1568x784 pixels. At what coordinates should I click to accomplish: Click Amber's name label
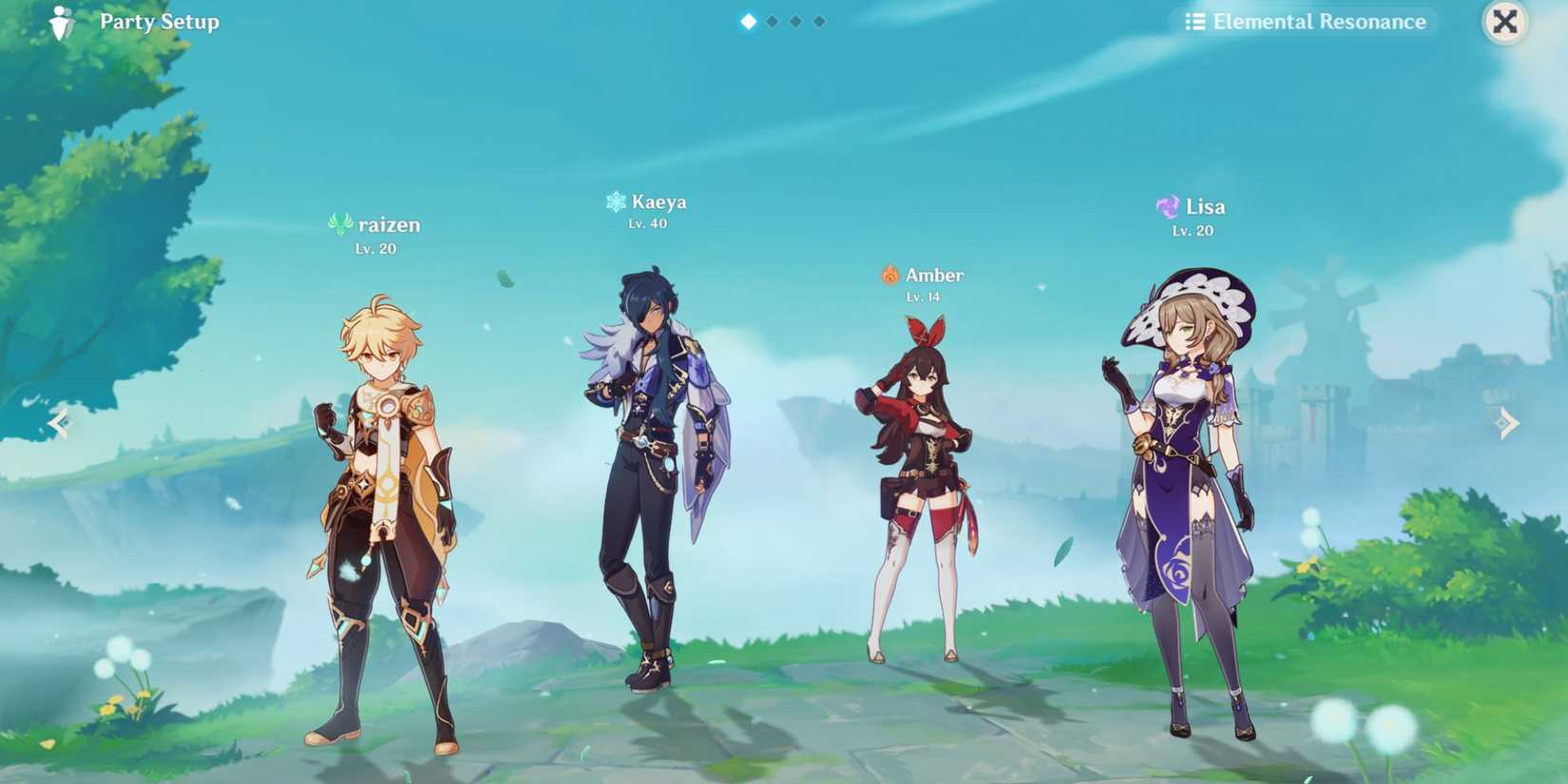pyautogui.click(x=933, y=274)
